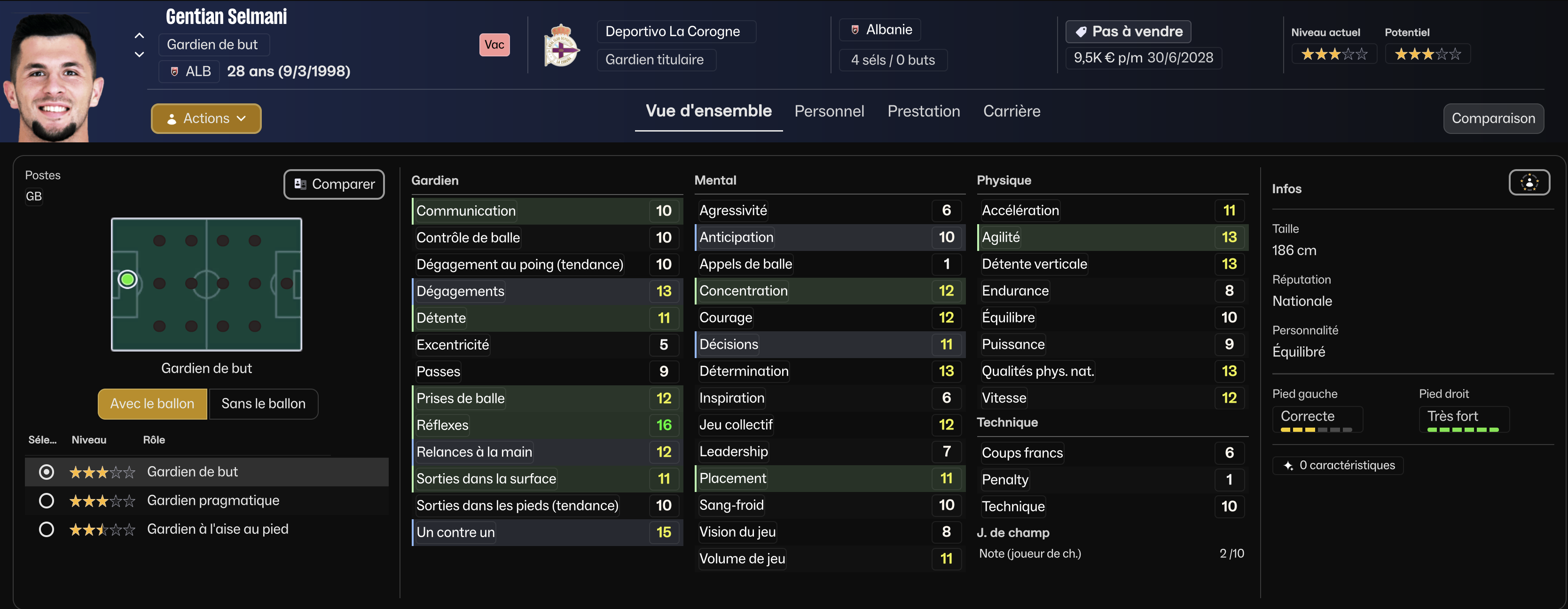
Task: Click the Pas à vendre transfer status
Action: pos(1128,31)
